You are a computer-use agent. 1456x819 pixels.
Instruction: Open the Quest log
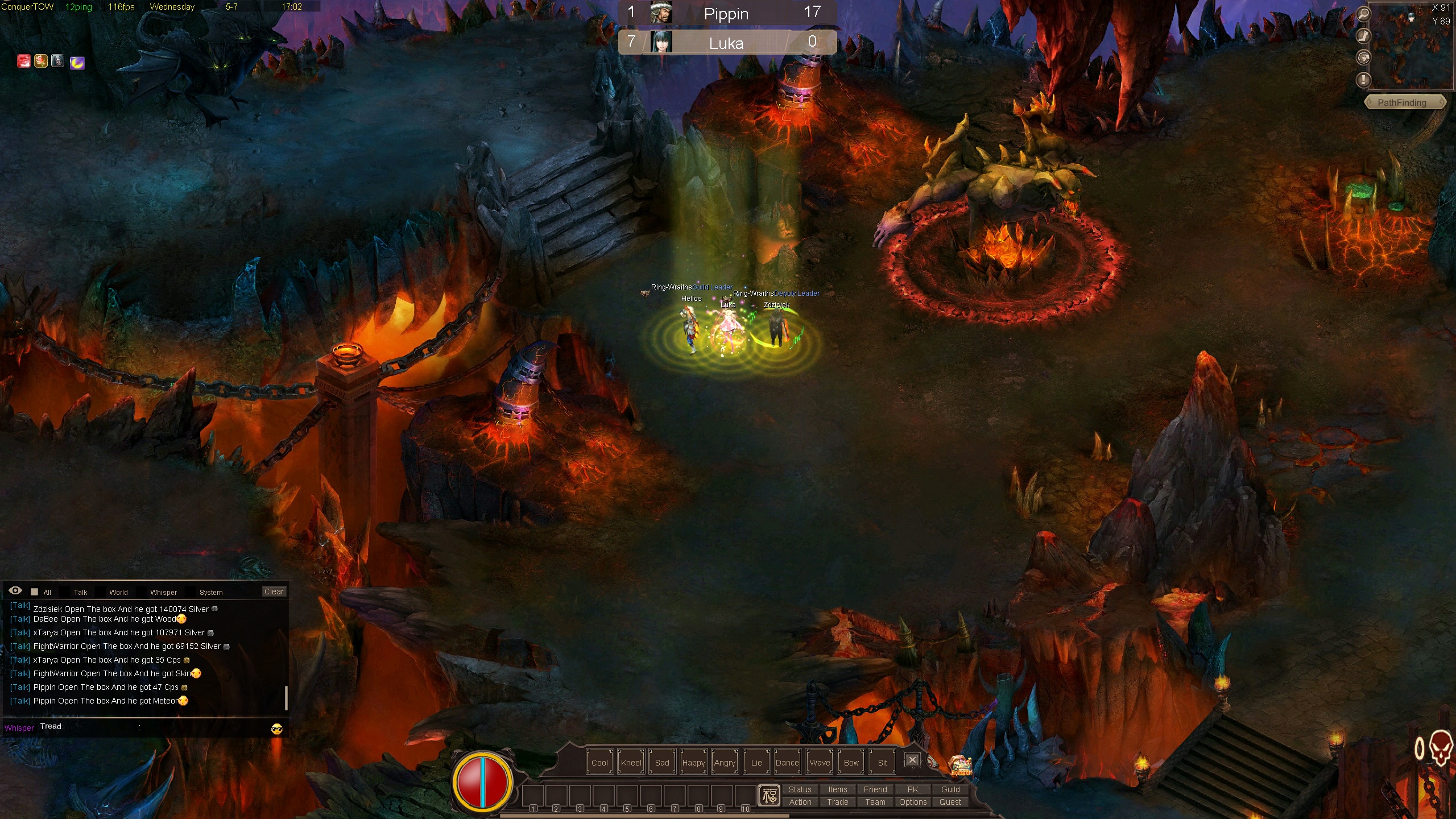950,802
